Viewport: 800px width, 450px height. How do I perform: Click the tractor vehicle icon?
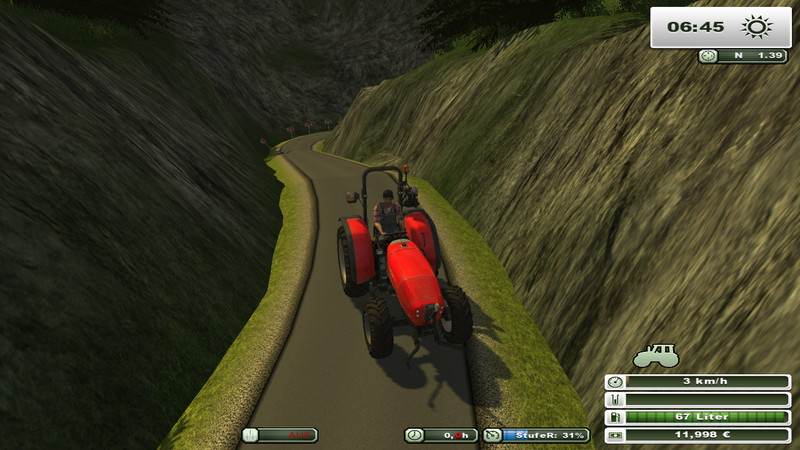pyautogui.click(x=656, y=355)
